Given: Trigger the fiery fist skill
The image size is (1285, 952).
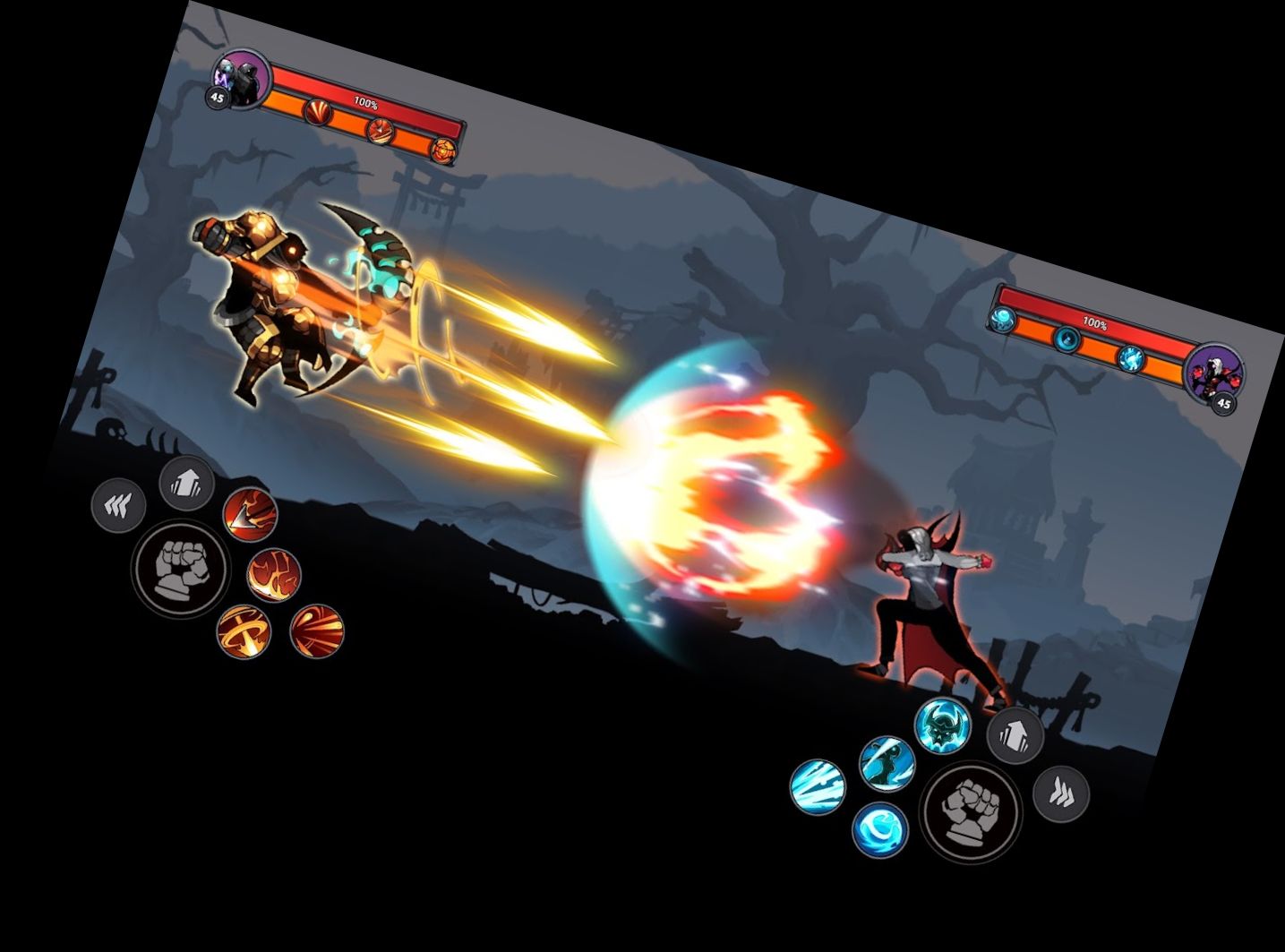Looking at the screenshot, I should pos(273,575).
